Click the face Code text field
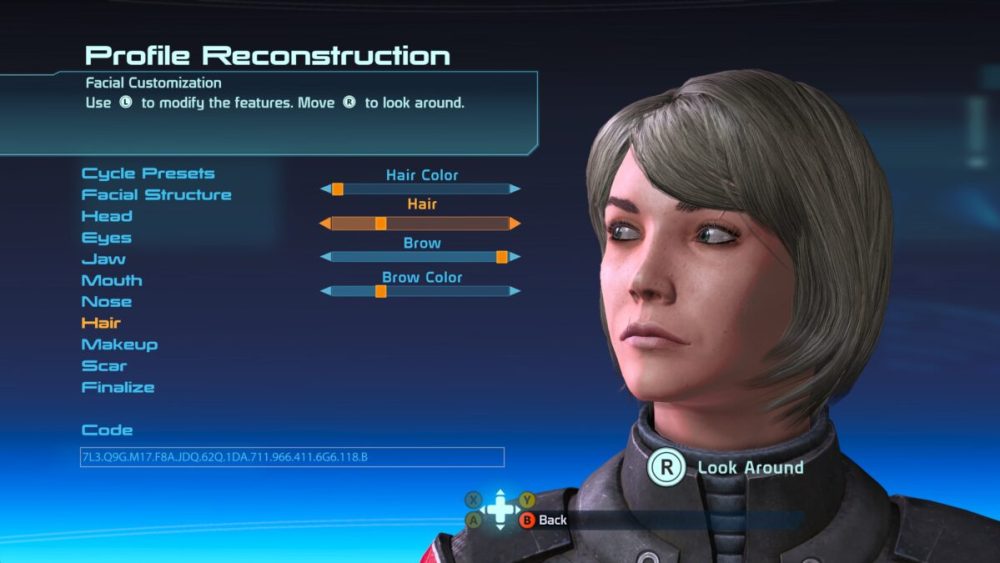The height and width of the screenshot is (563, 1000). [292, 458]
